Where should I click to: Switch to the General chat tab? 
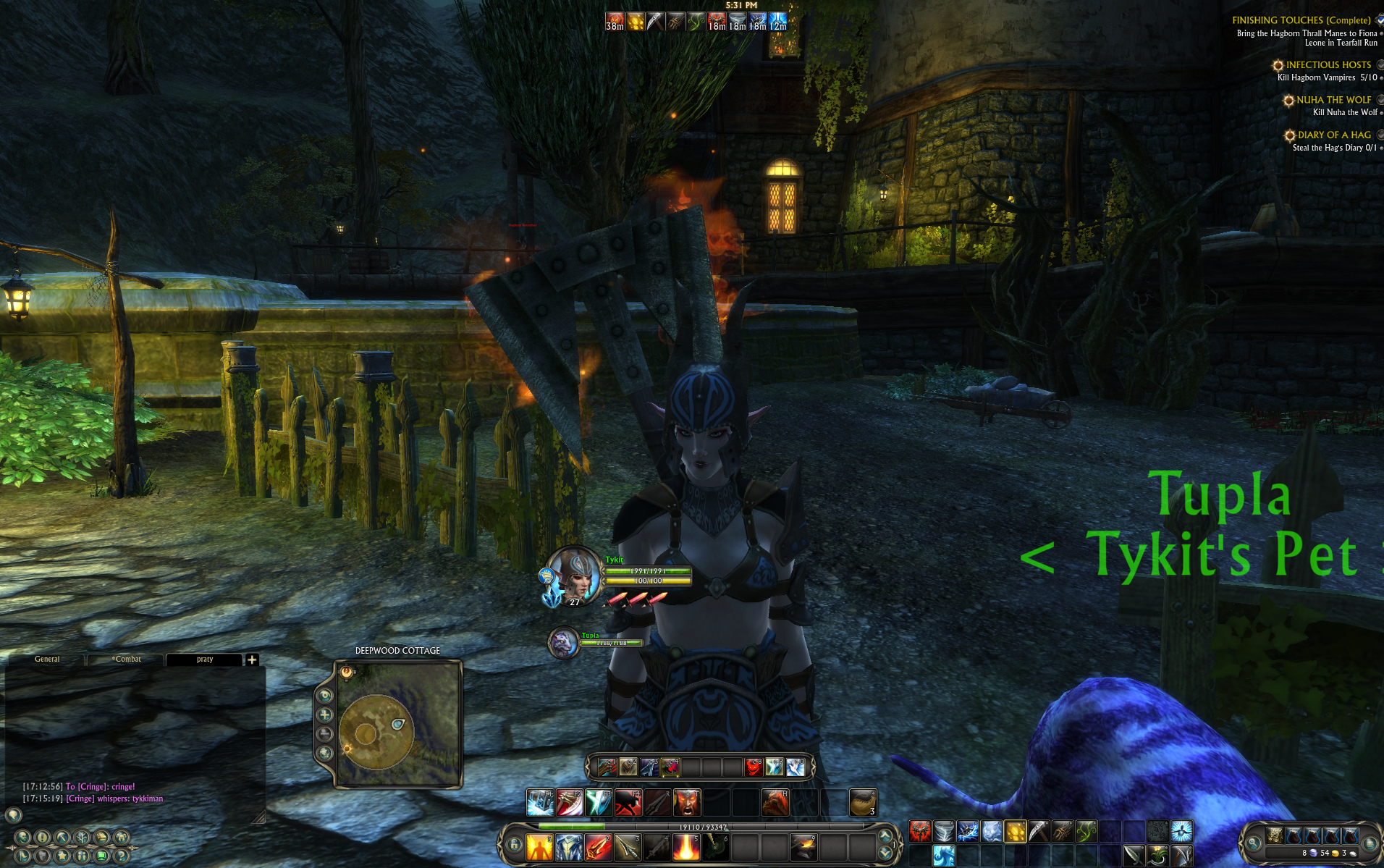pos(47,660)
